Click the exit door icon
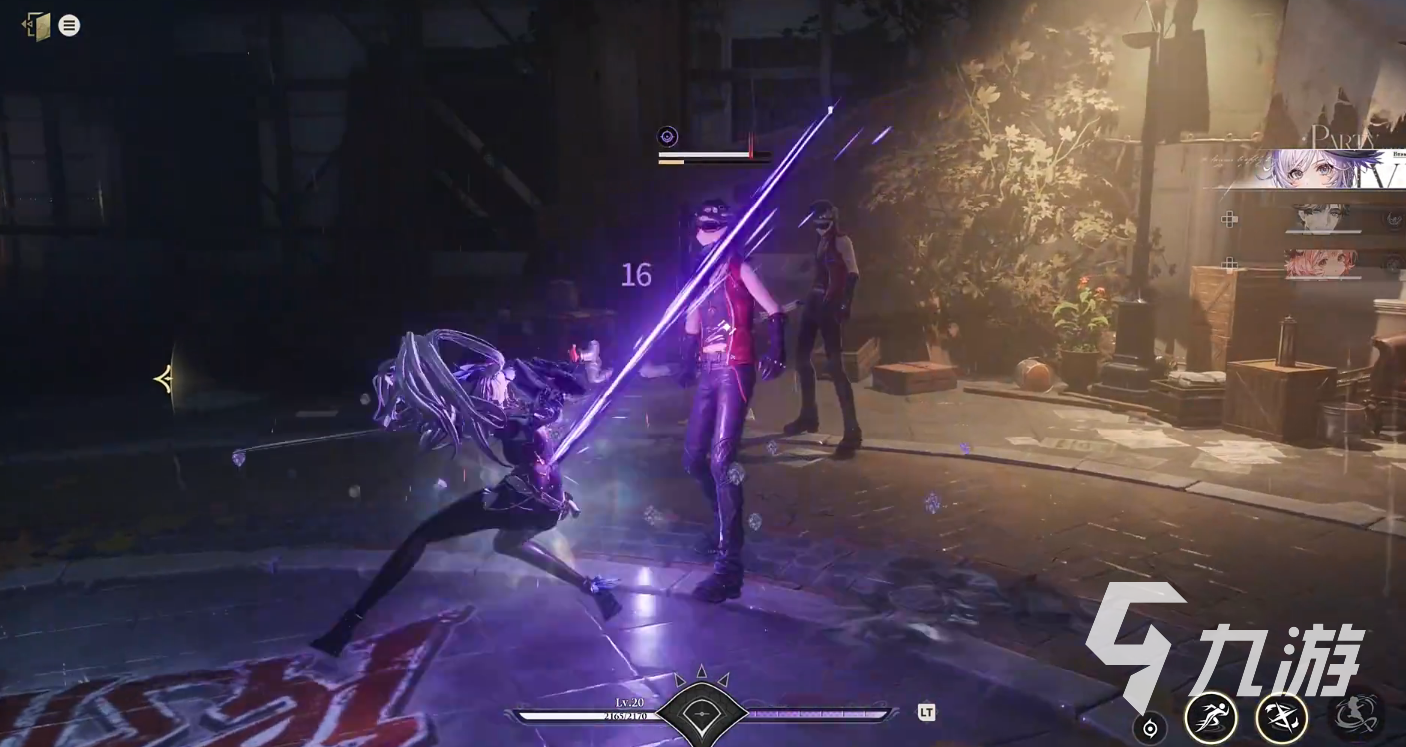This screenshot has height=747, width=1406. (37, 26)
